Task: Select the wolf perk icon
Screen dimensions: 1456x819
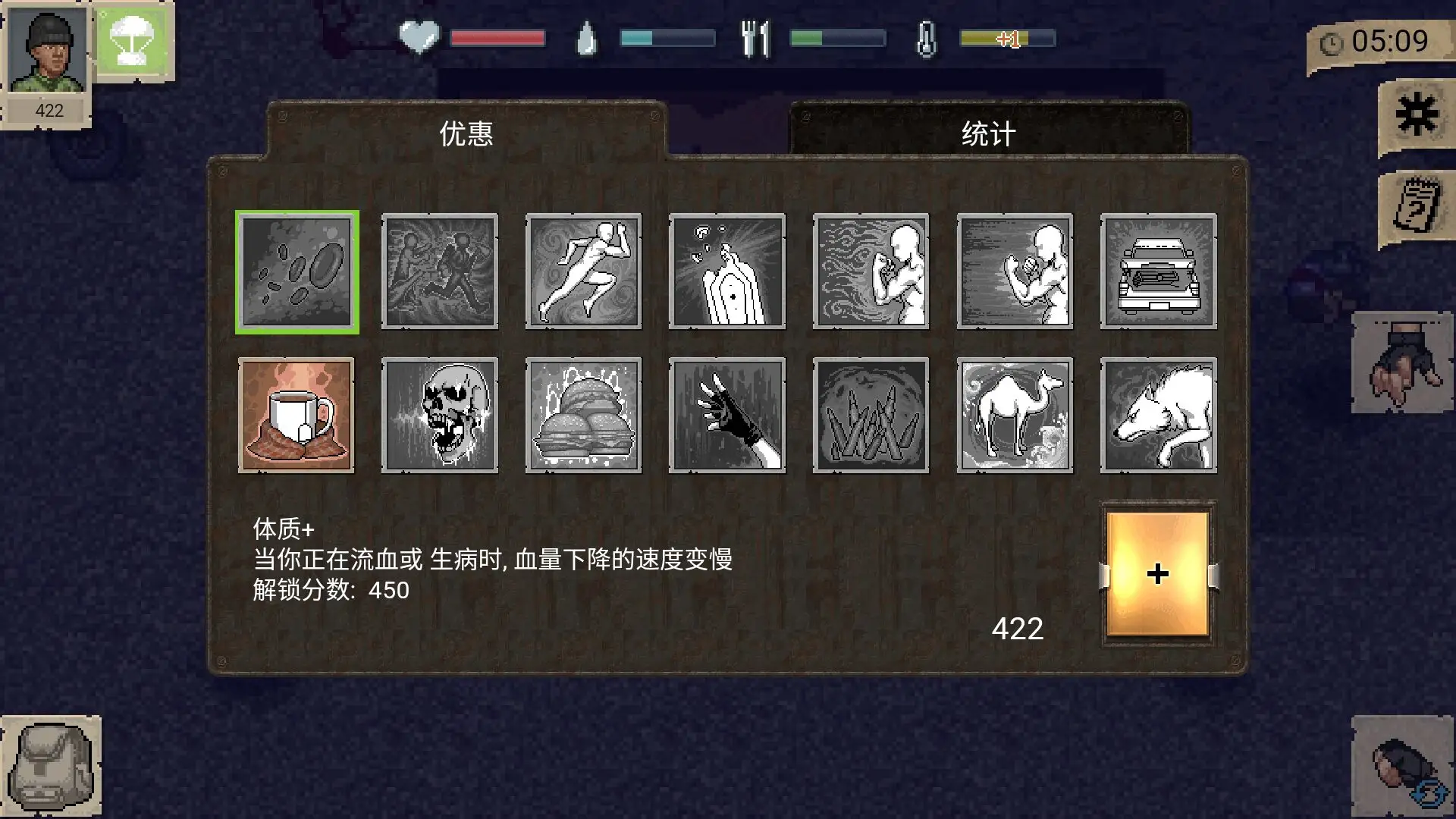Action: click(x=1159, y=416)
